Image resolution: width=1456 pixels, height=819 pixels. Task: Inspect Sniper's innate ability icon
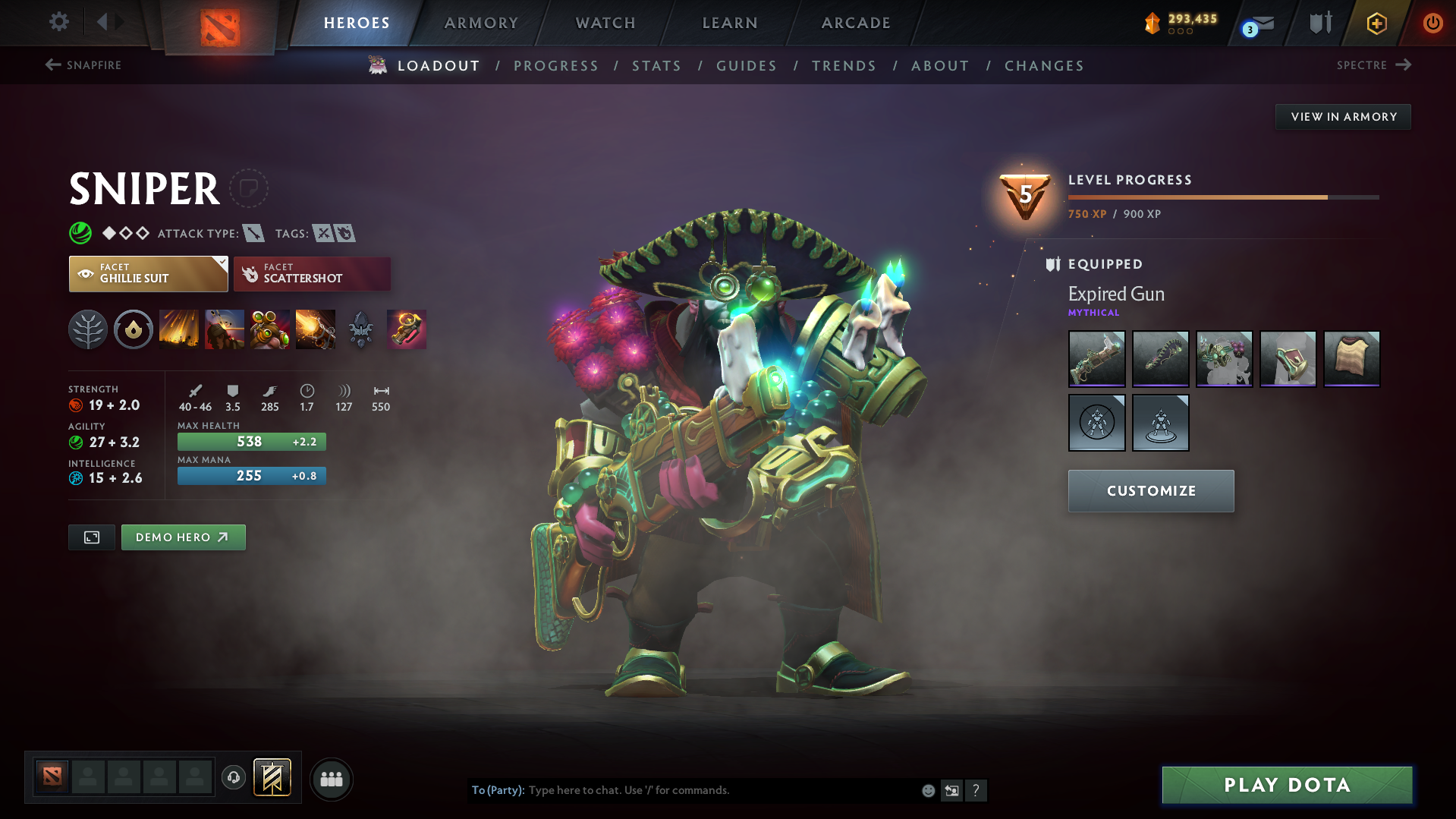click(x=133, y=329)
